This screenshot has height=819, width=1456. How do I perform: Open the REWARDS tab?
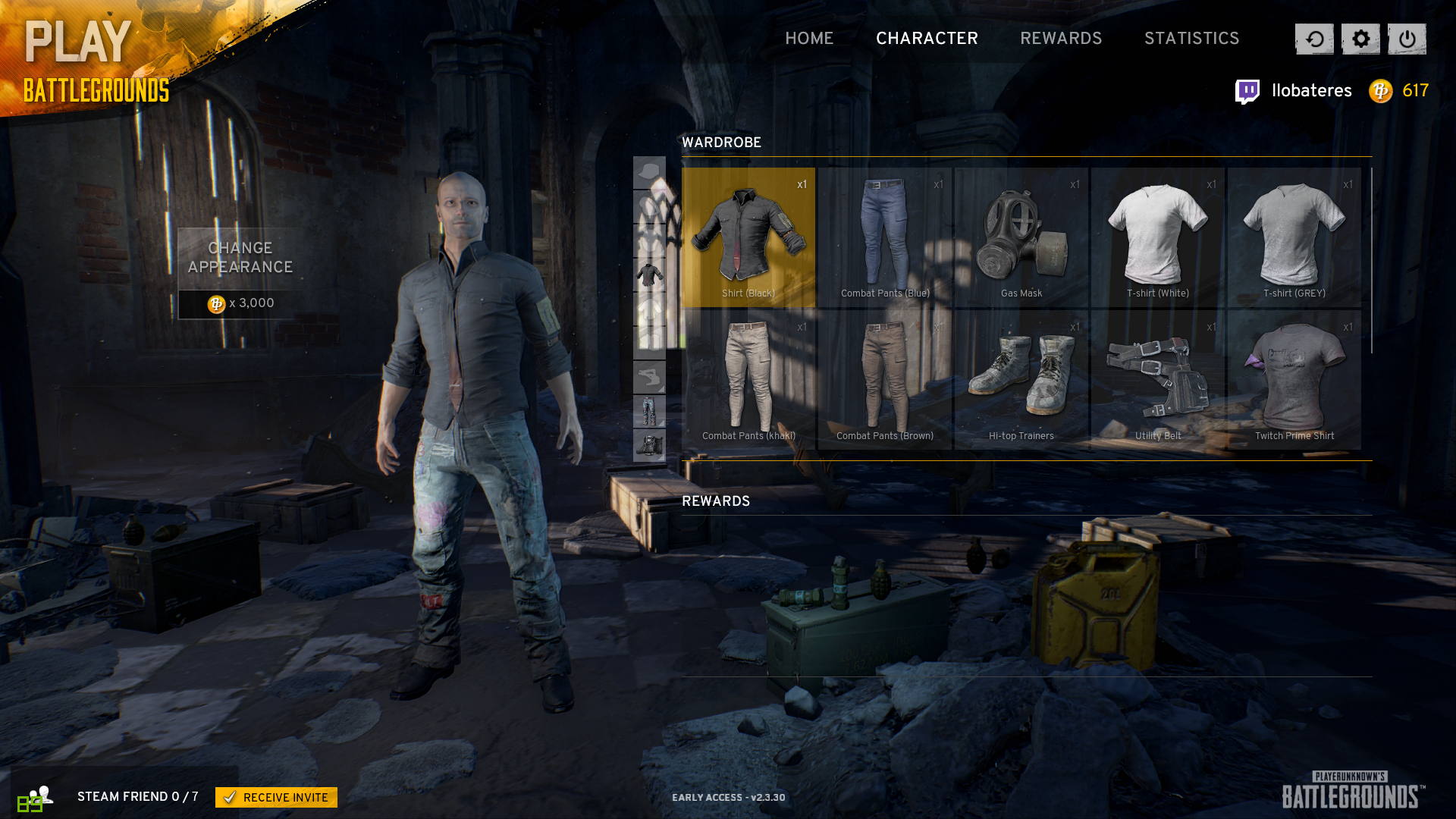point(1061,39)
